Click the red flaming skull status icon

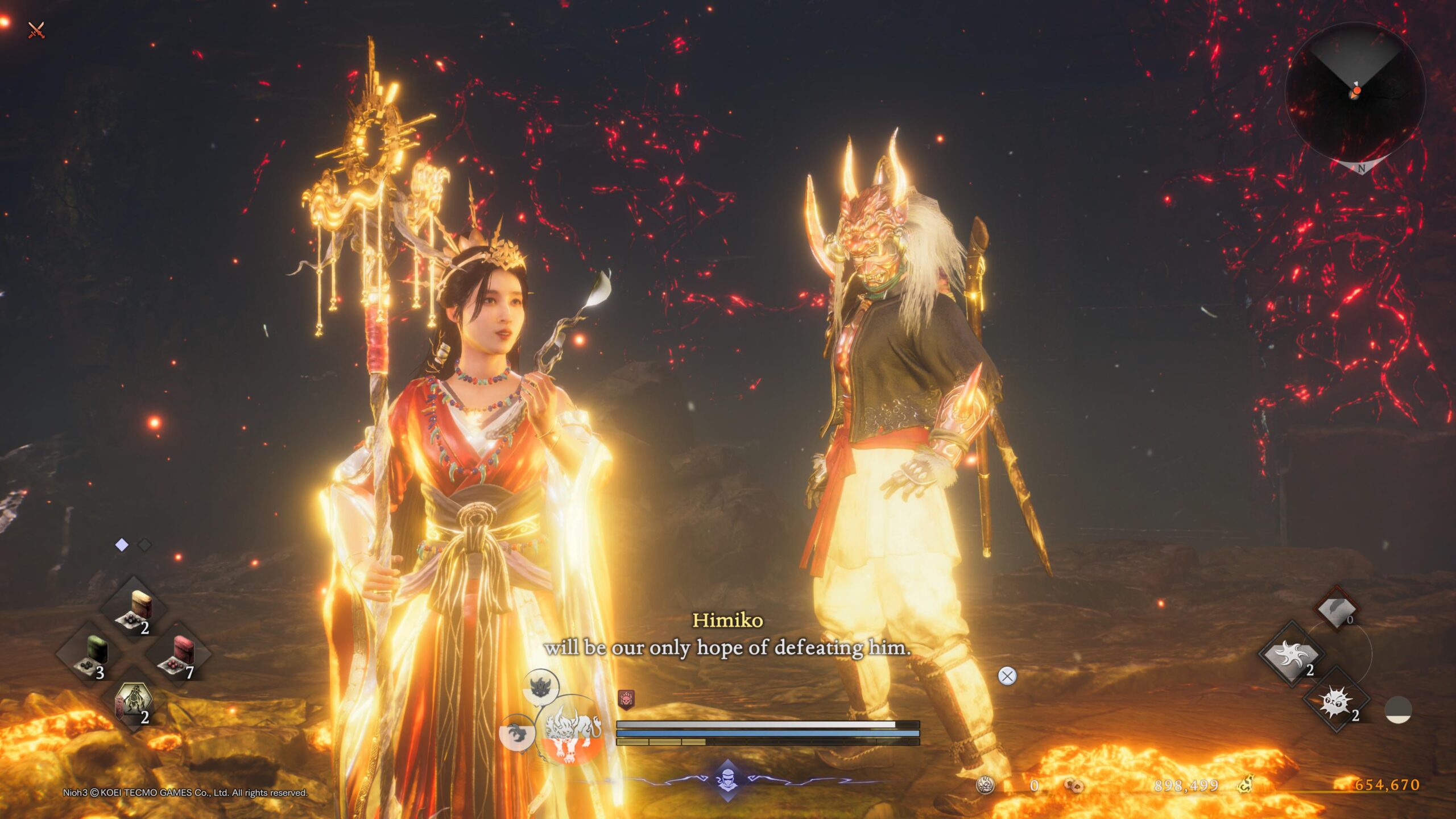[626, 699]
